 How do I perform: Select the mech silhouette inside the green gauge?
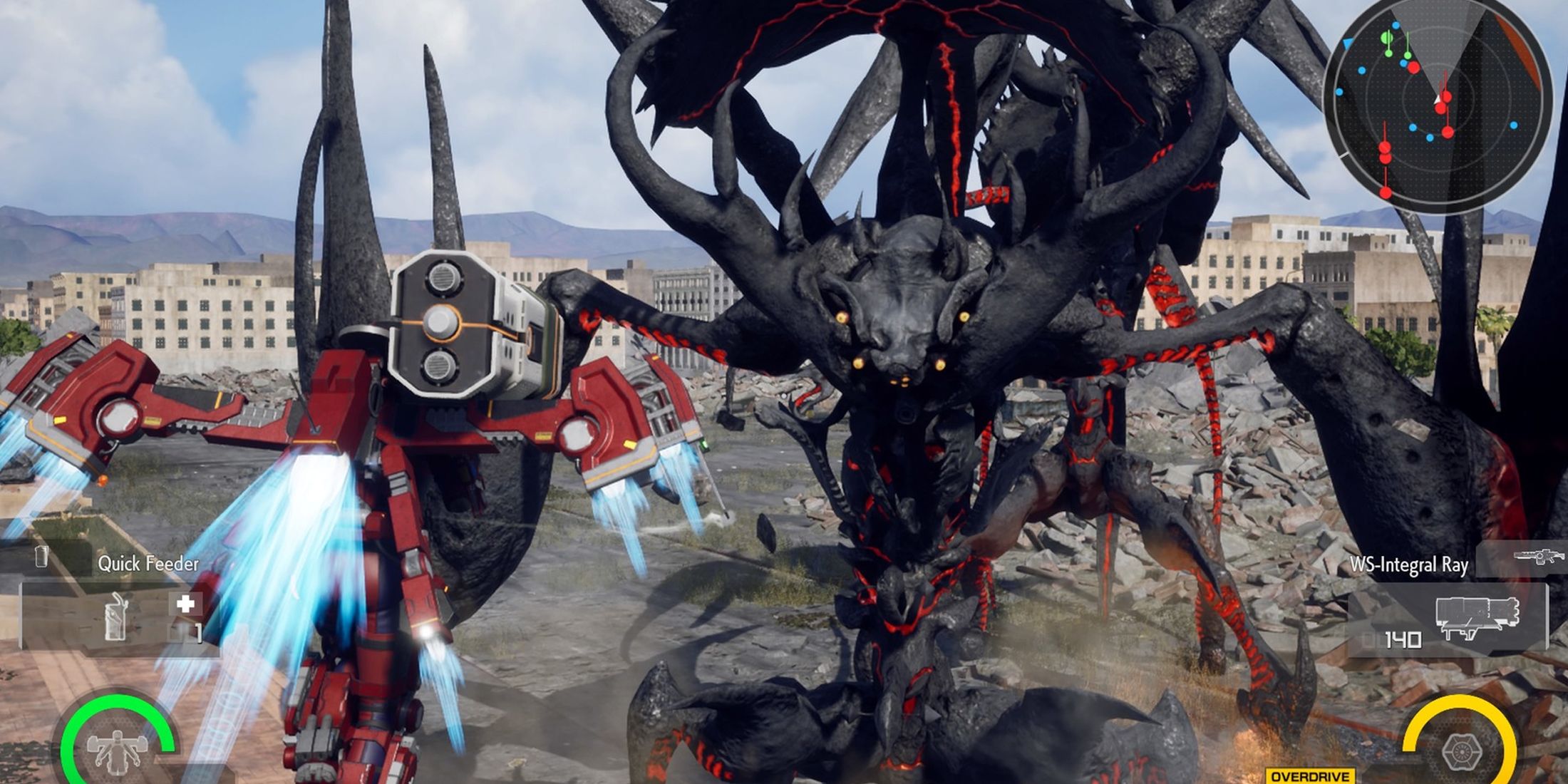click(116, 752)
